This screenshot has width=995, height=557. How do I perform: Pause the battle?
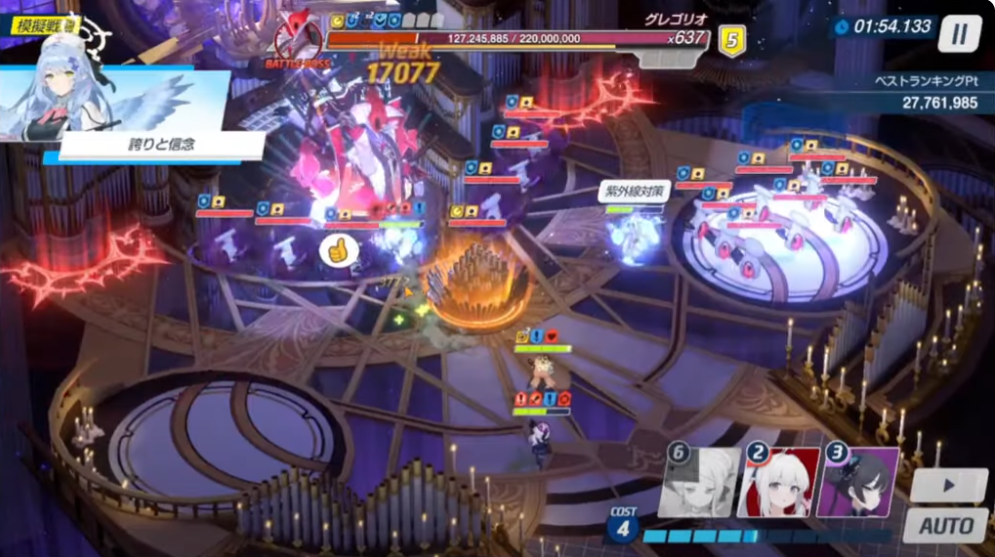tap(958, 34)
